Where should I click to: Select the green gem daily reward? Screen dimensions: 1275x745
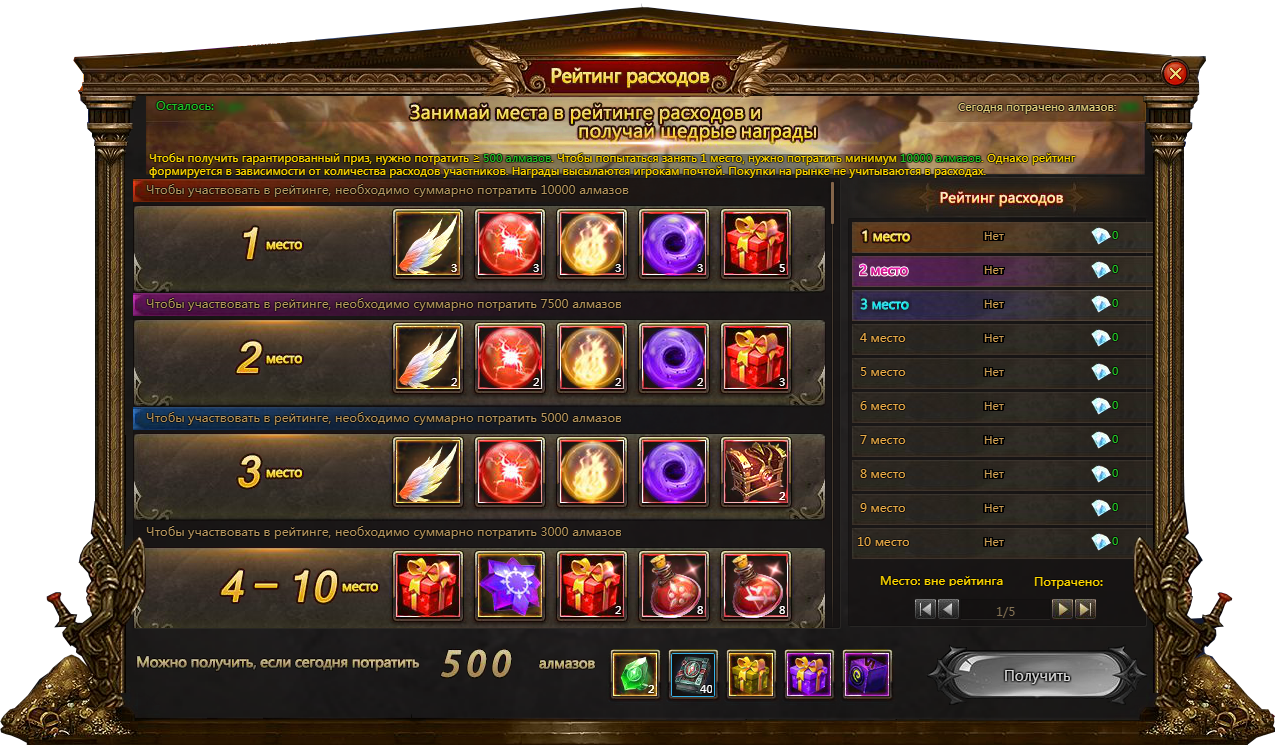[635, 674]
